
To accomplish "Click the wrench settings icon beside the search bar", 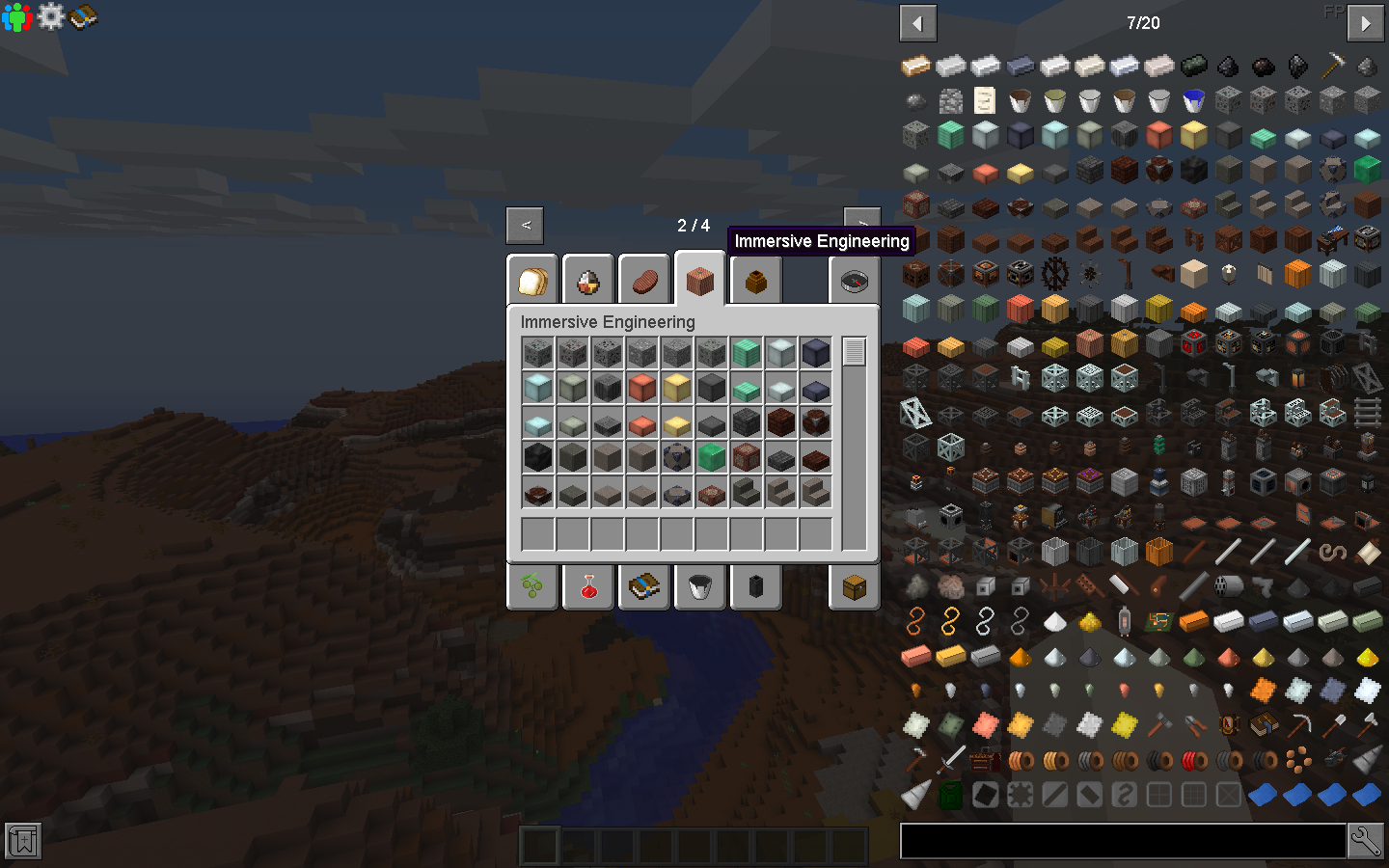I will click(1369, 840).
